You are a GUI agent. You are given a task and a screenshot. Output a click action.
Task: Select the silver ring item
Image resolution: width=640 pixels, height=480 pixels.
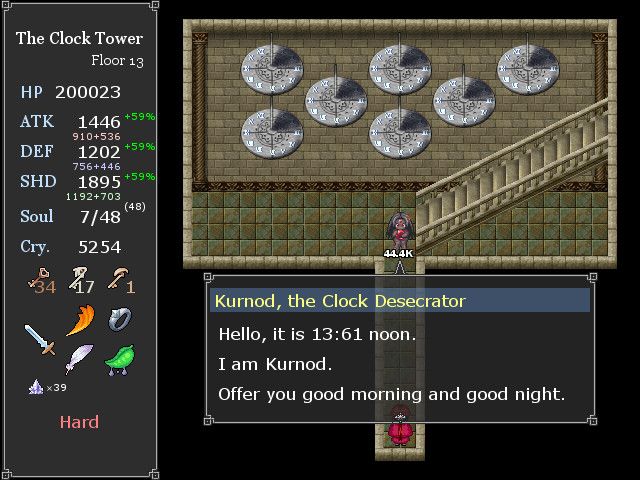(120, 320)
